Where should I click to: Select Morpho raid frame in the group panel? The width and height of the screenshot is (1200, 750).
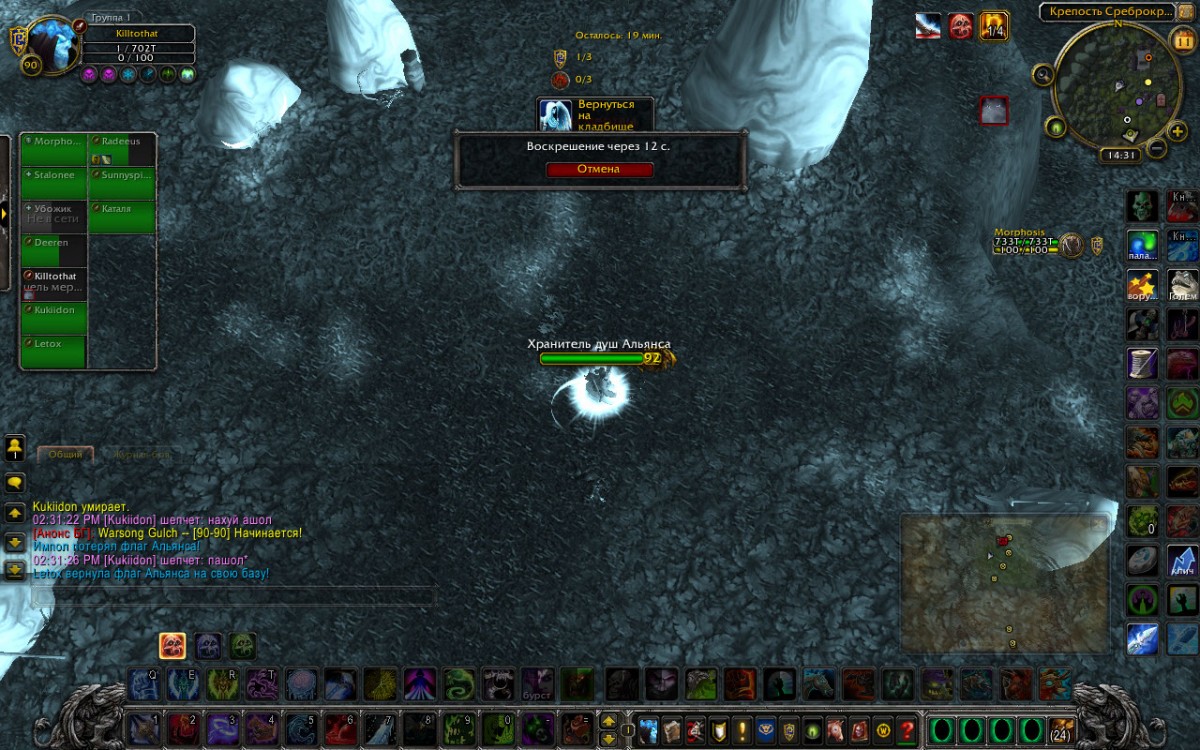(54, 149)
